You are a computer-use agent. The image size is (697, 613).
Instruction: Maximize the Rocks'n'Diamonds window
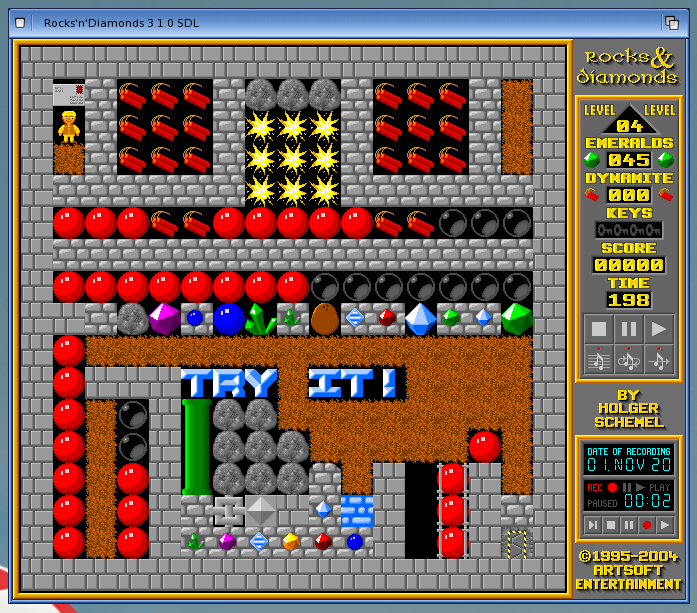point(672,22)
